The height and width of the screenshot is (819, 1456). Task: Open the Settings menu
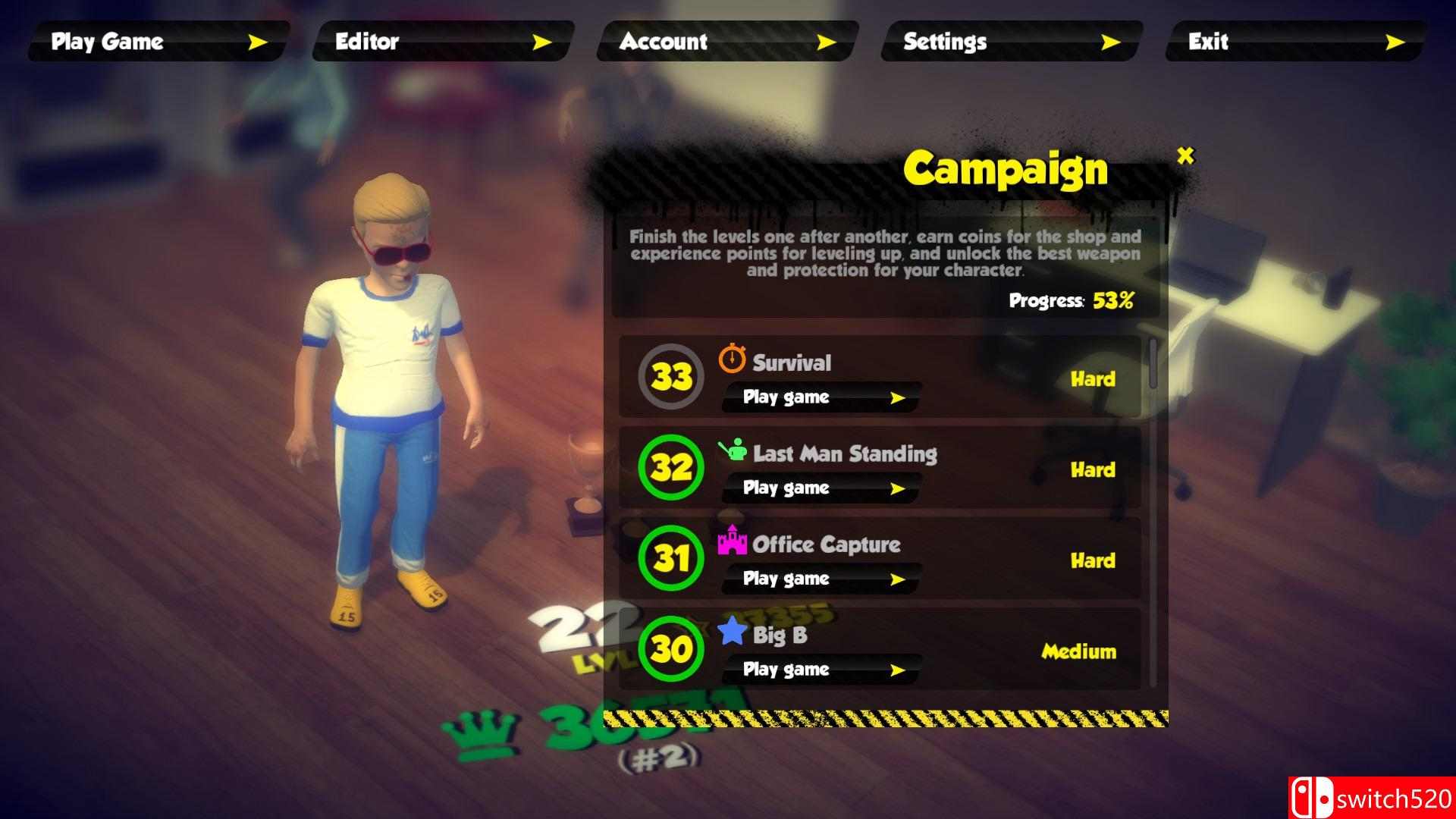1009,42
